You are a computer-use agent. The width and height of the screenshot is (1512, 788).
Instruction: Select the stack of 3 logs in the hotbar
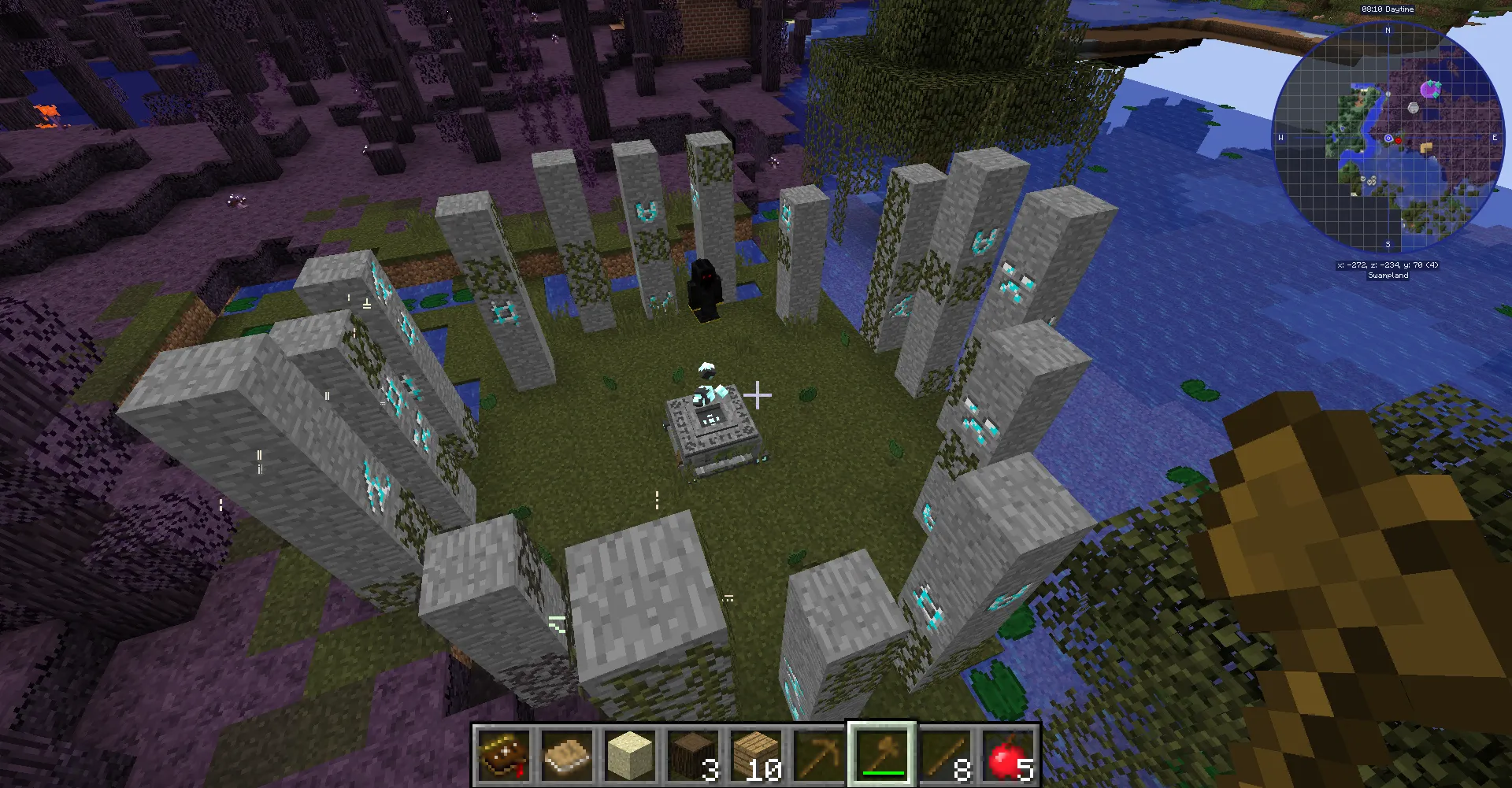693,754
